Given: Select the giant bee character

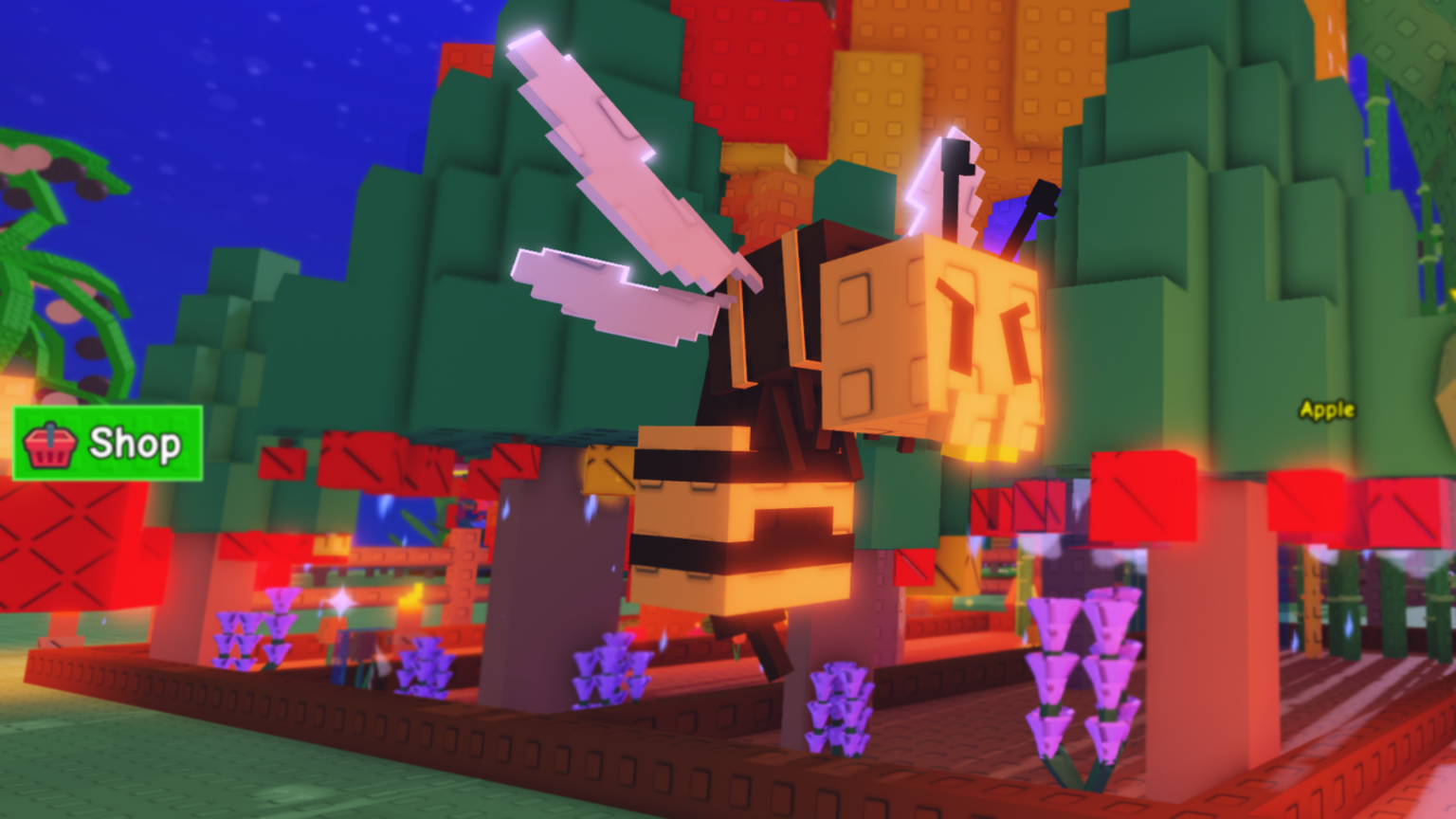Looking at the screenshot, I should point(834,398).
